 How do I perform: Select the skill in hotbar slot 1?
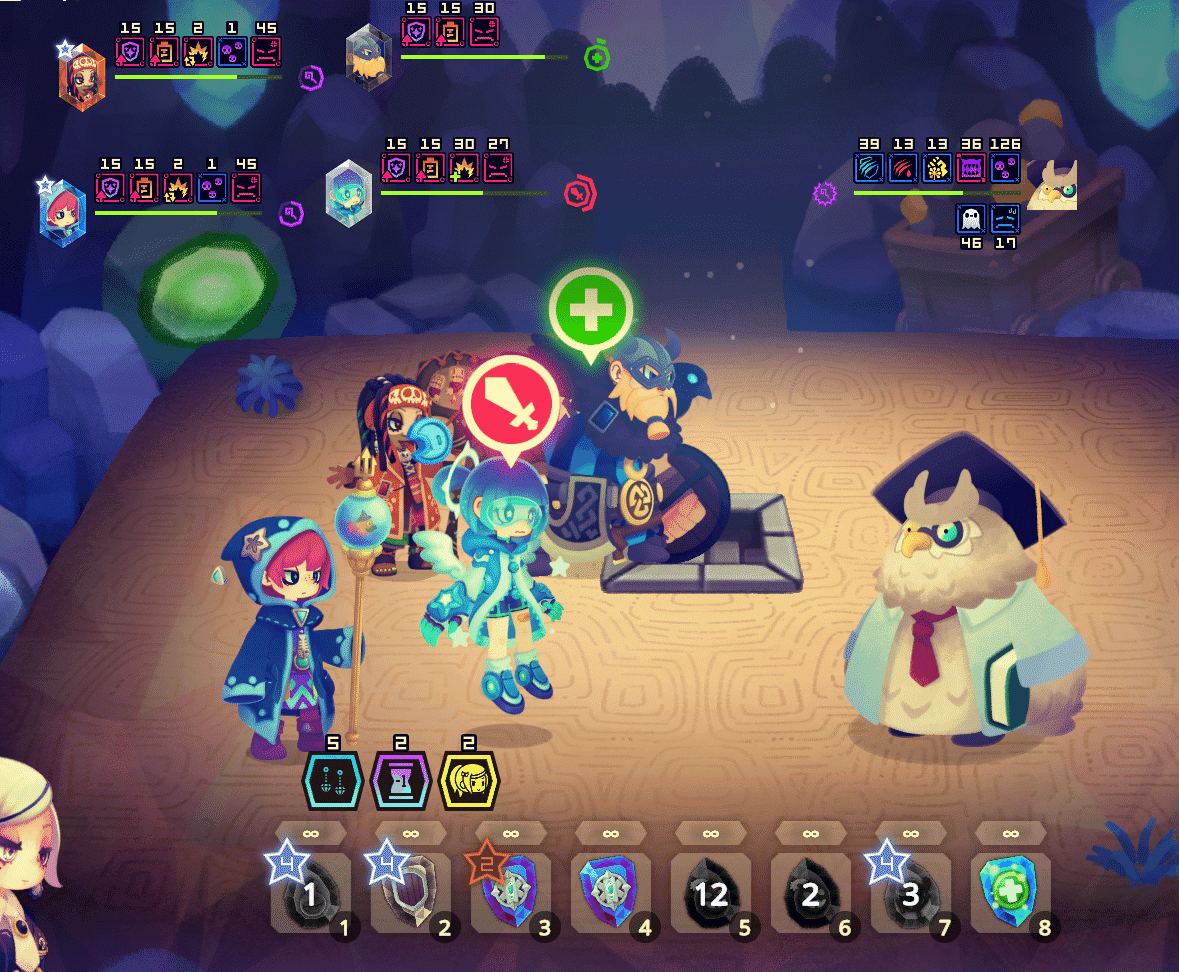310,893
